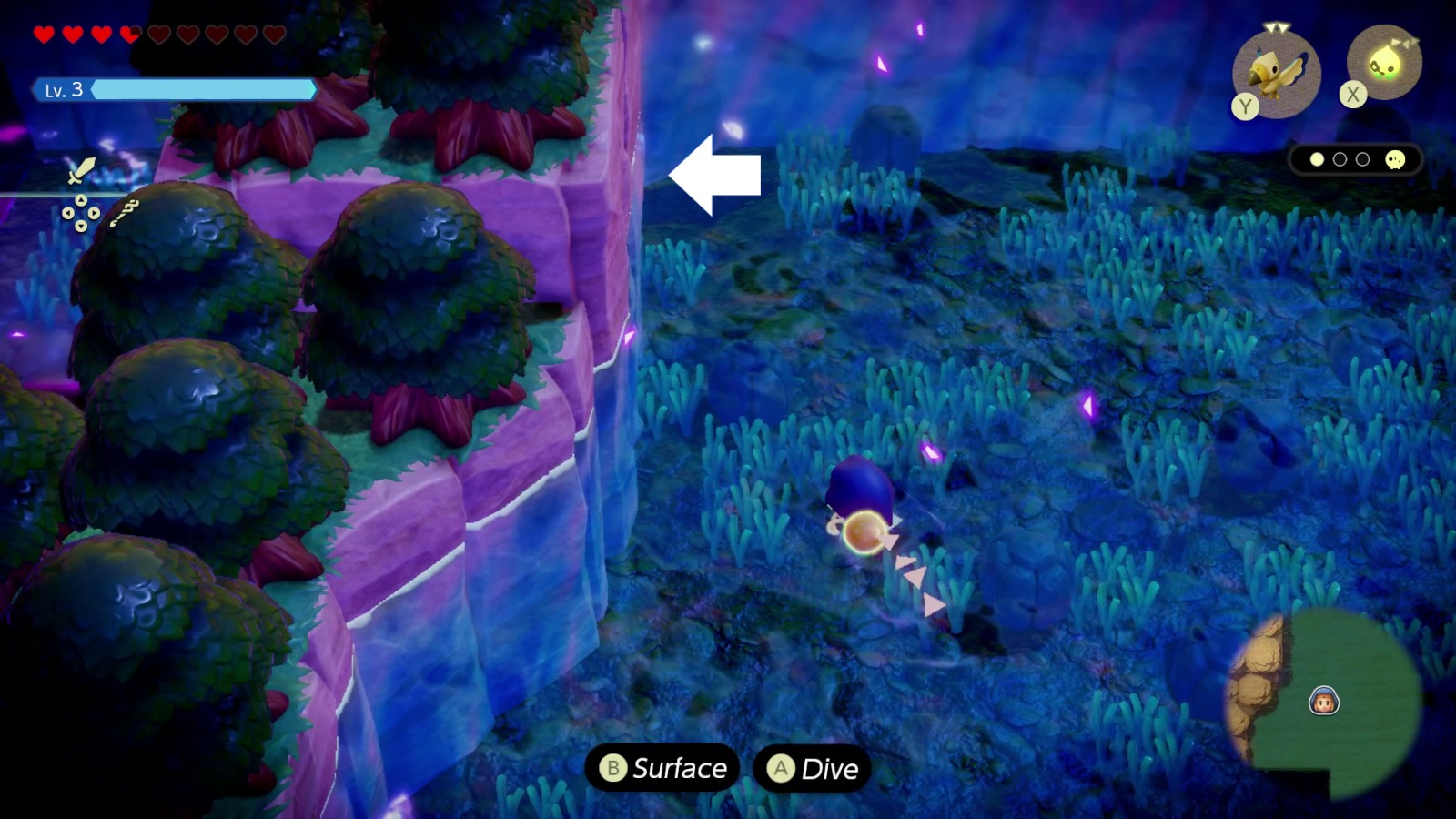Click the up arrow of the d-pad icon cluster

coord(81,200)
